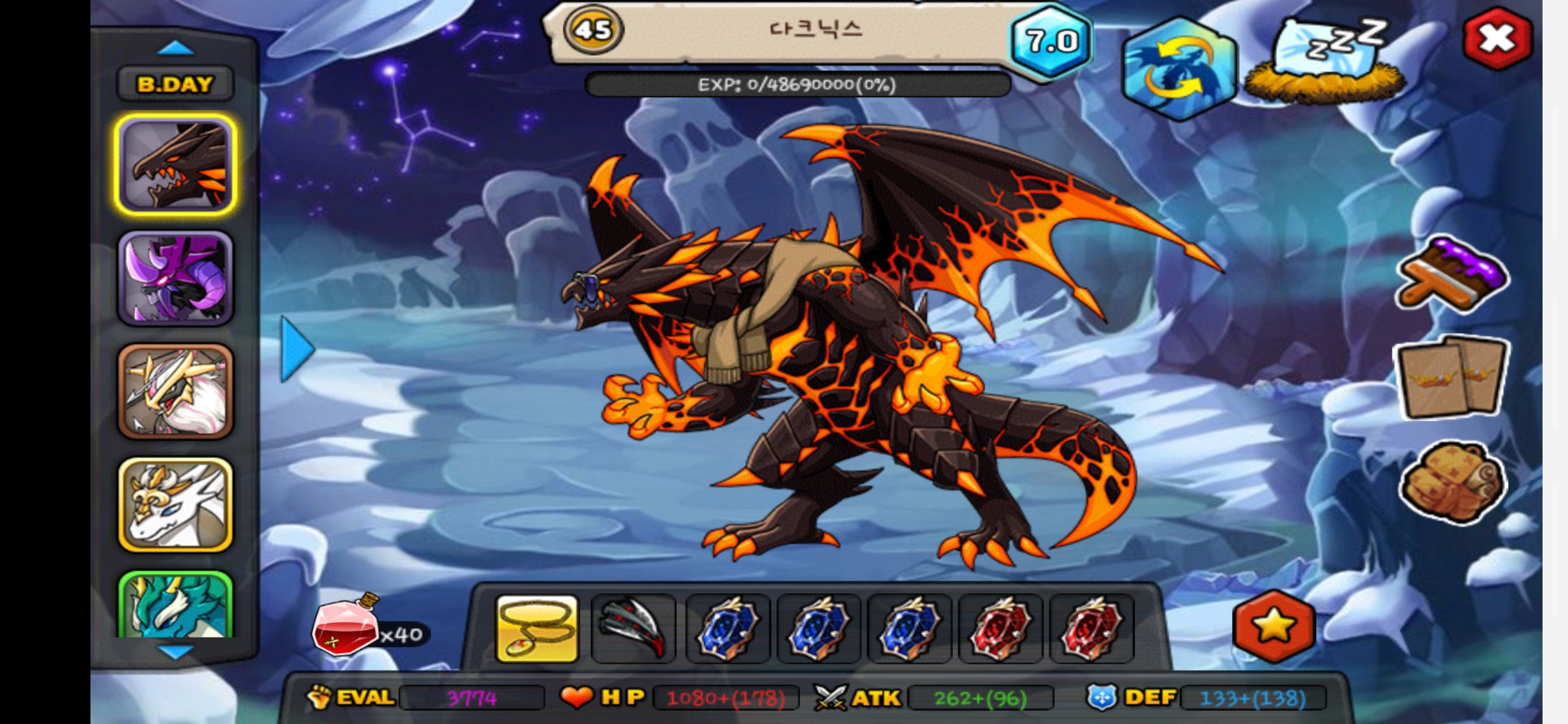
Task: Open the brown cards icon
Action: click(x=1451, y=377)
